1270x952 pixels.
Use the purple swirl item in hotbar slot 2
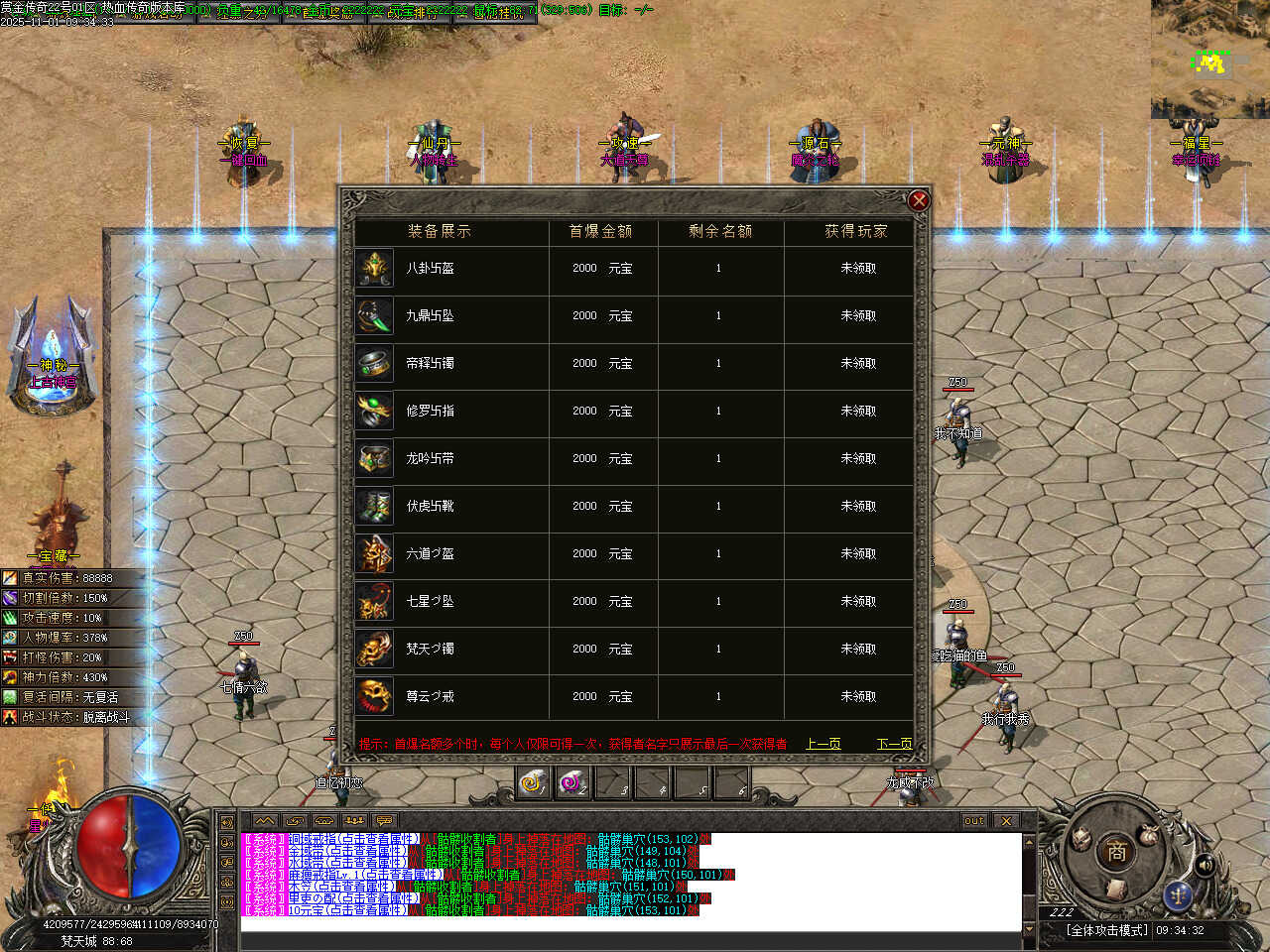[572, 783]
